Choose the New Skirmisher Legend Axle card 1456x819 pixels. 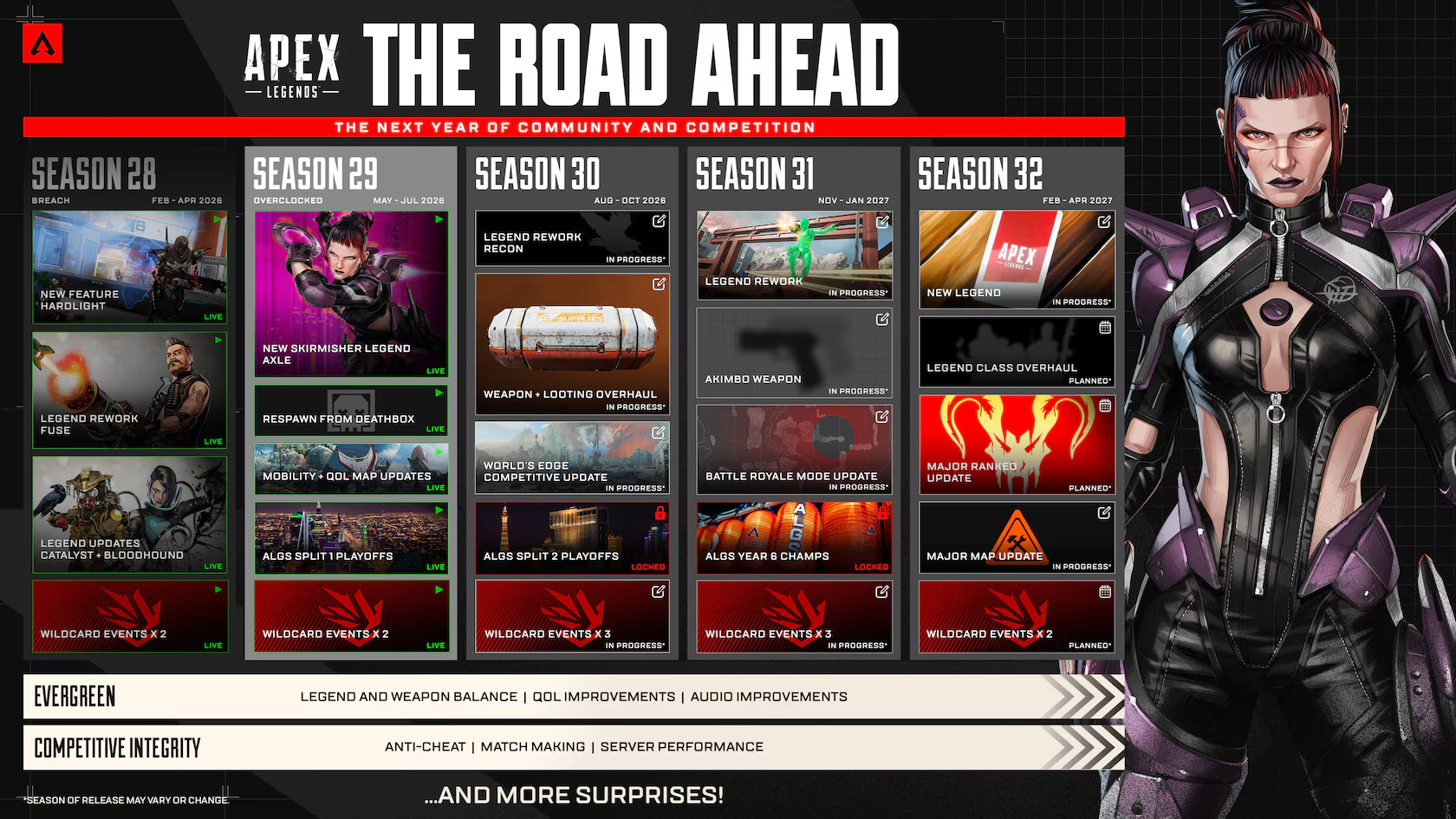(351, 294)
